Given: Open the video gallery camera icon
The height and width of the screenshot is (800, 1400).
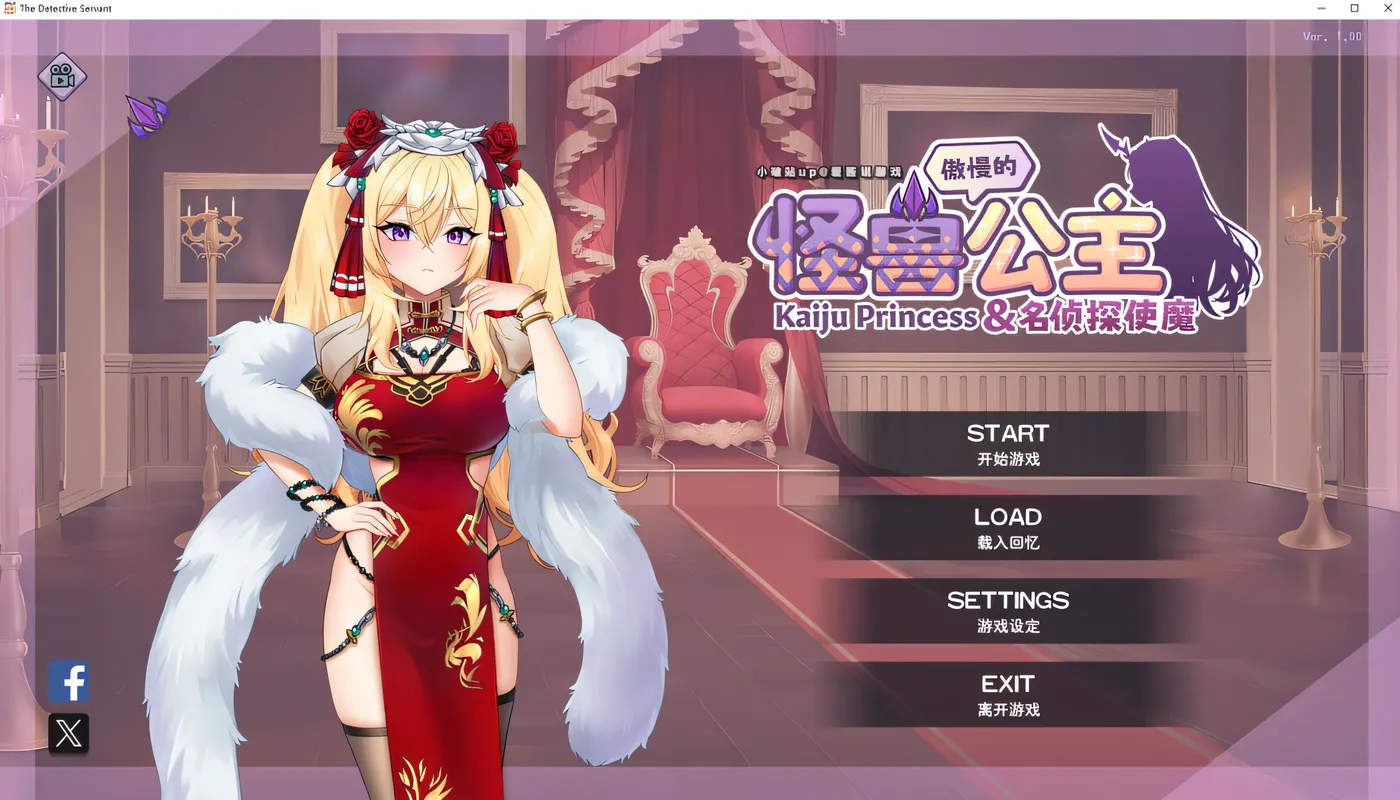Looking at the screenshot, I should (62, 77).
